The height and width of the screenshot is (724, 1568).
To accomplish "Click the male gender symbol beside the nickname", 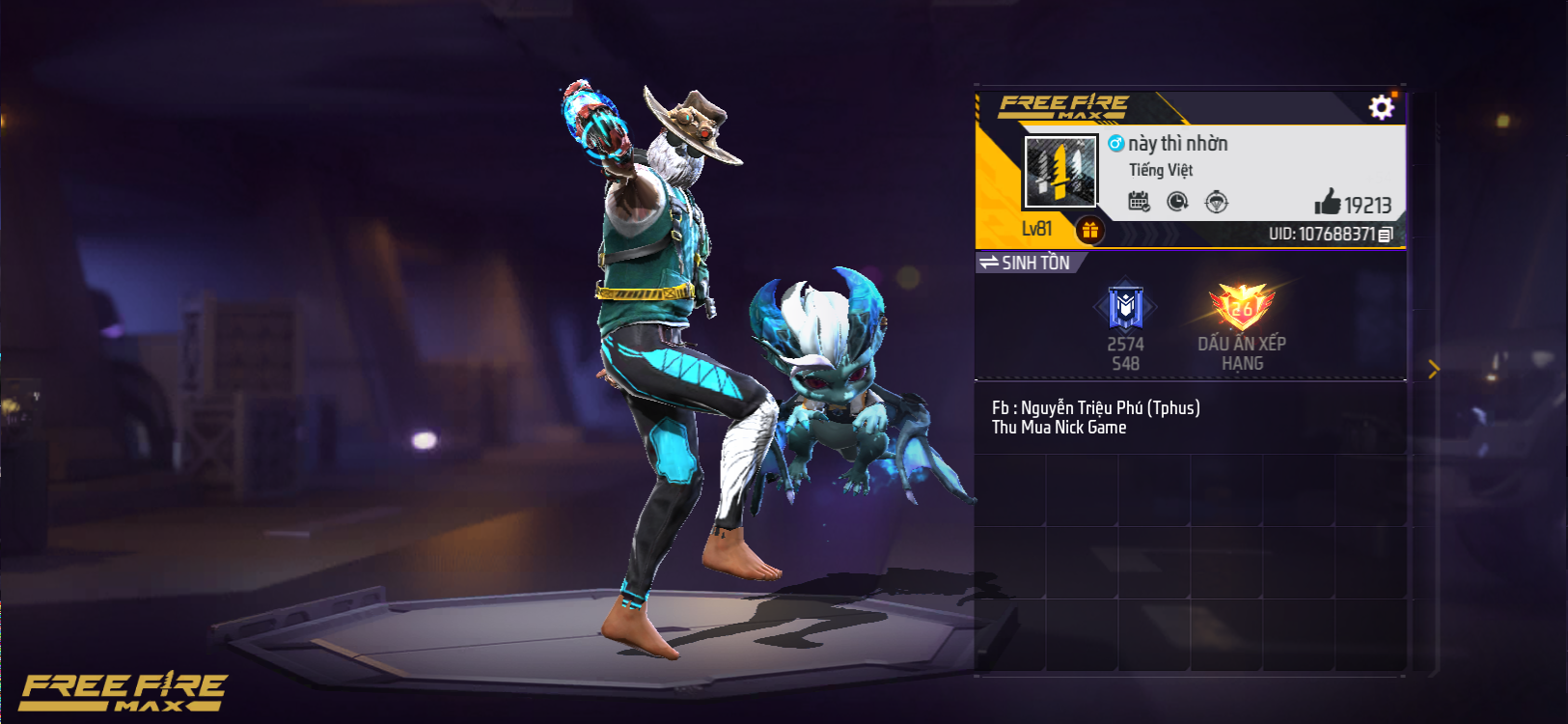I will (1114, 143).
